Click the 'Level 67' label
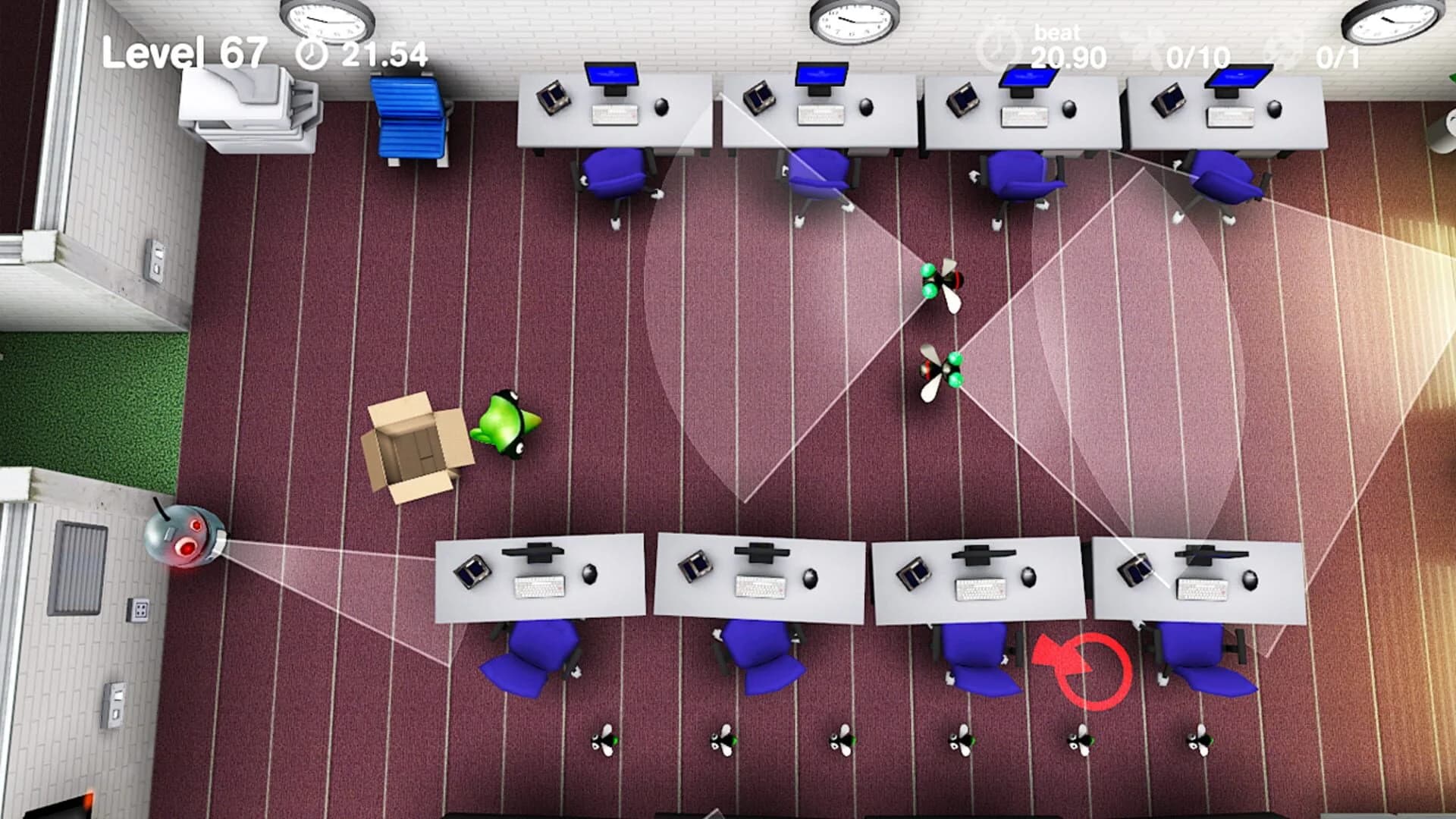This screenshot has height=819, width=1456. pos(186,54)
